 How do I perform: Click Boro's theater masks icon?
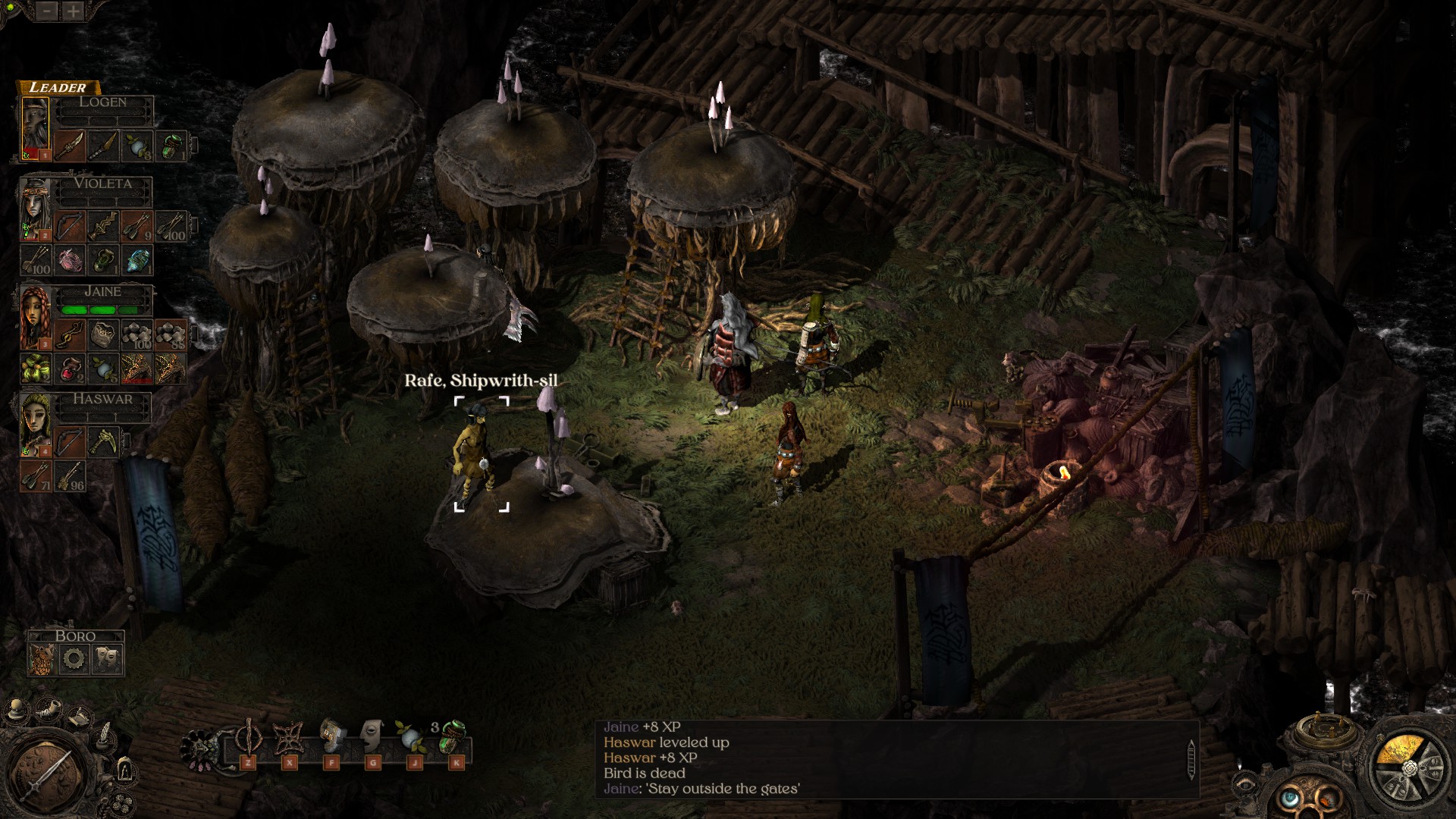pos(107,659)
